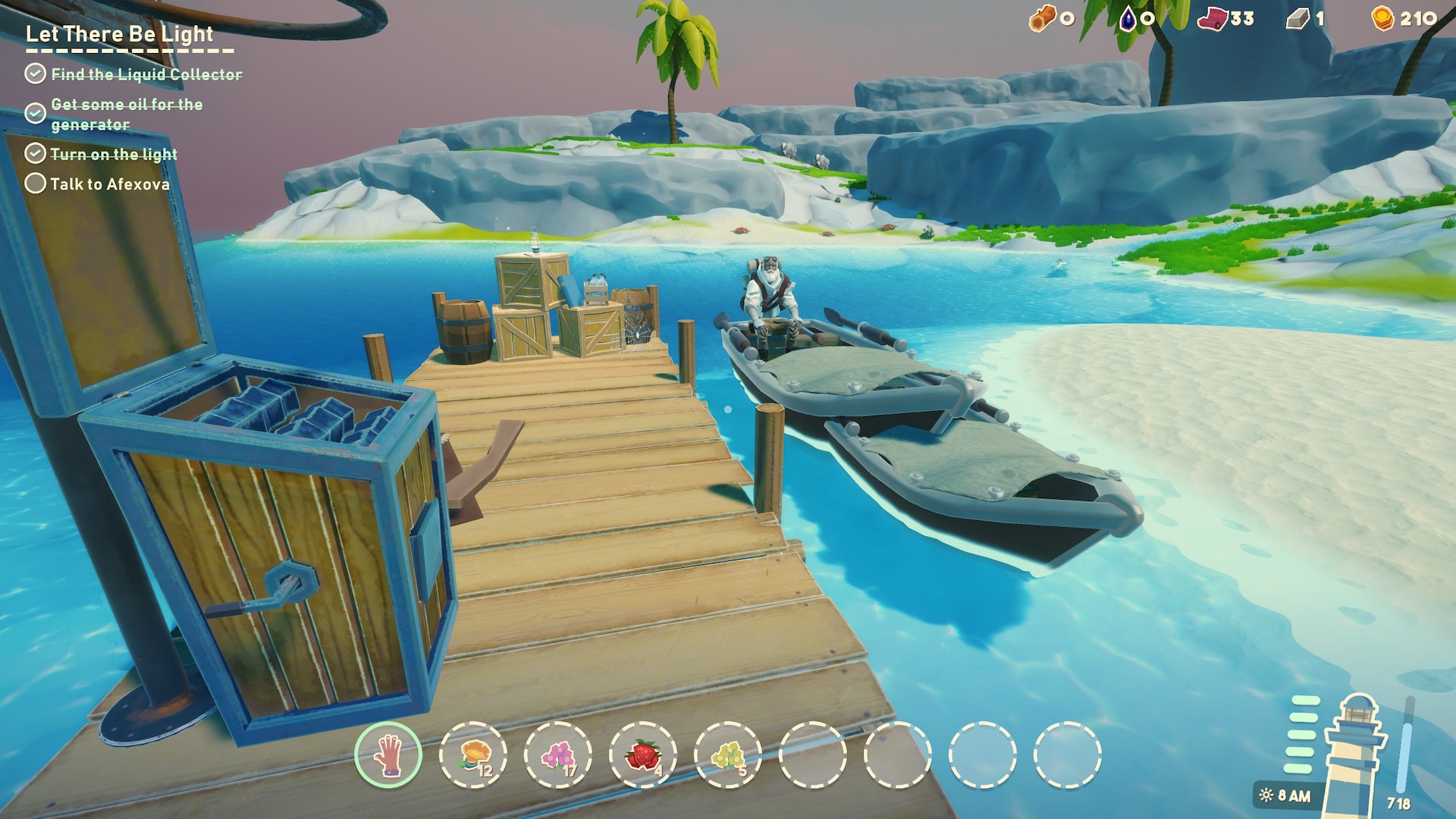Open the 'Let There Be Light' quest tracker
1456x819 pixels.
pos(120,34)
